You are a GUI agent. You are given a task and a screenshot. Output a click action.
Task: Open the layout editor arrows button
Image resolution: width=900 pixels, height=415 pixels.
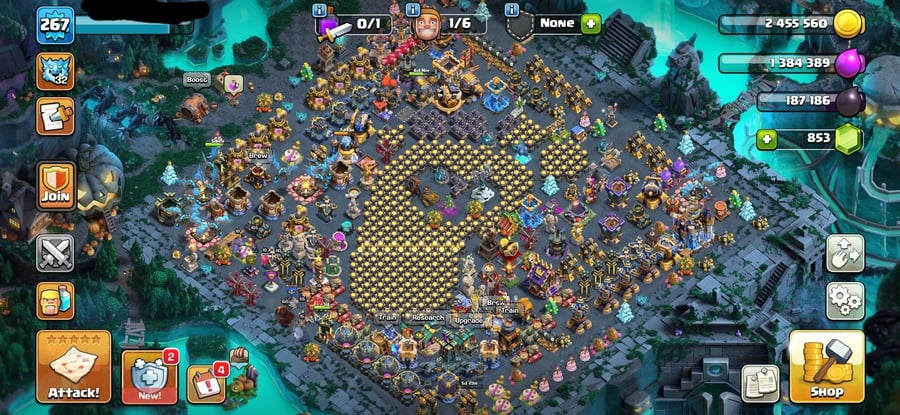pos(844,254)
